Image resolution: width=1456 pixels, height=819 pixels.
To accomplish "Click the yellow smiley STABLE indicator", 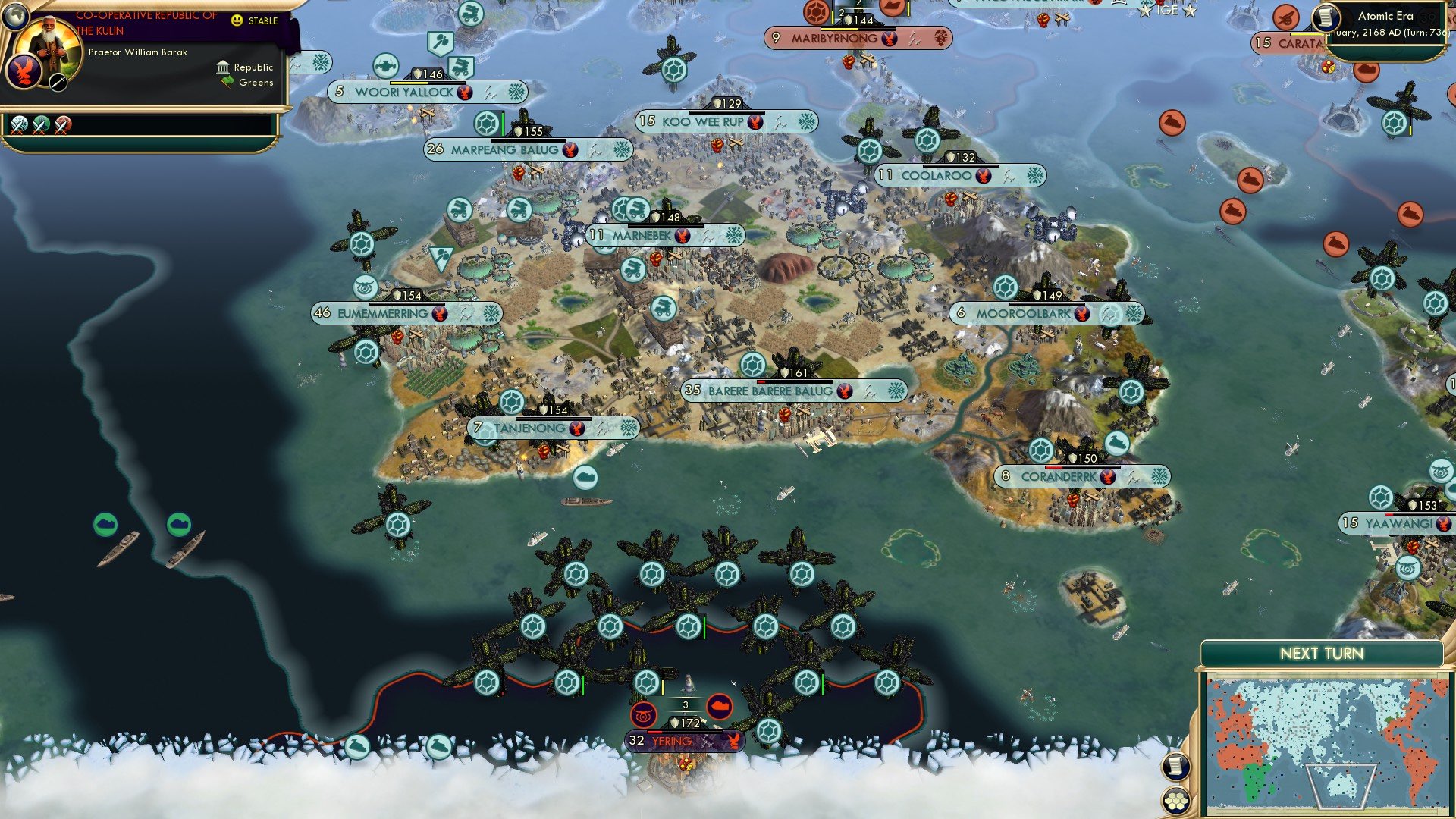I will (x=237, y=20).
